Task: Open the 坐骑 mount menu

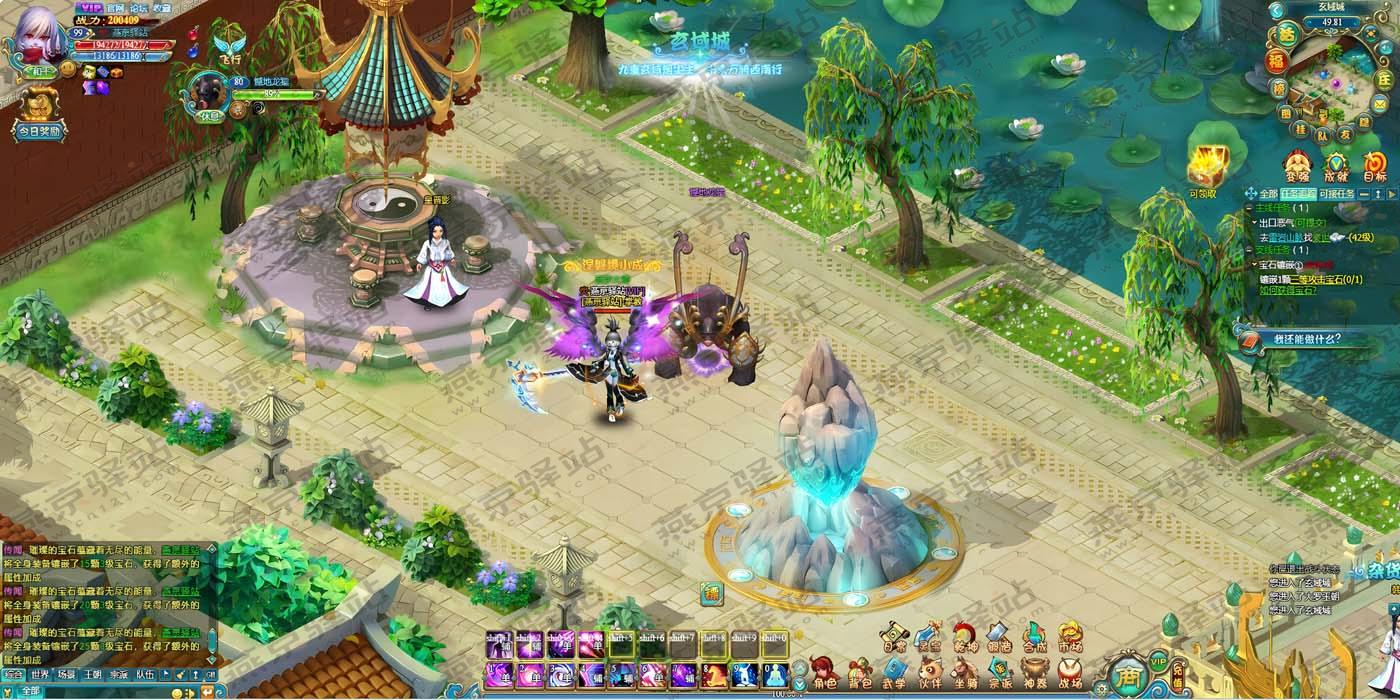Action: pos(965,673)
